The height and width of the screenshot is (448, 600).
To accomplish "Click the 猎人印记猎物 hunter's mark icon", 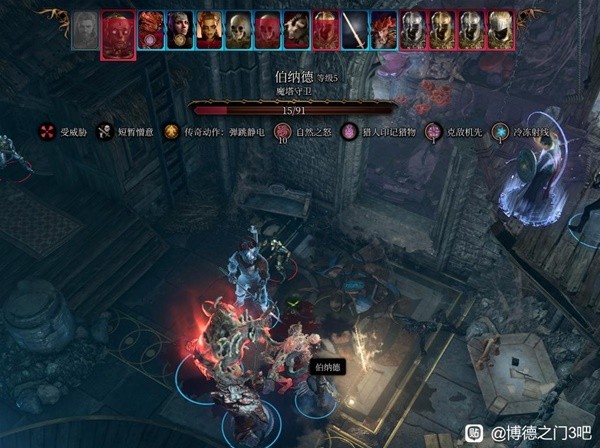I will [x=350, y=131].
